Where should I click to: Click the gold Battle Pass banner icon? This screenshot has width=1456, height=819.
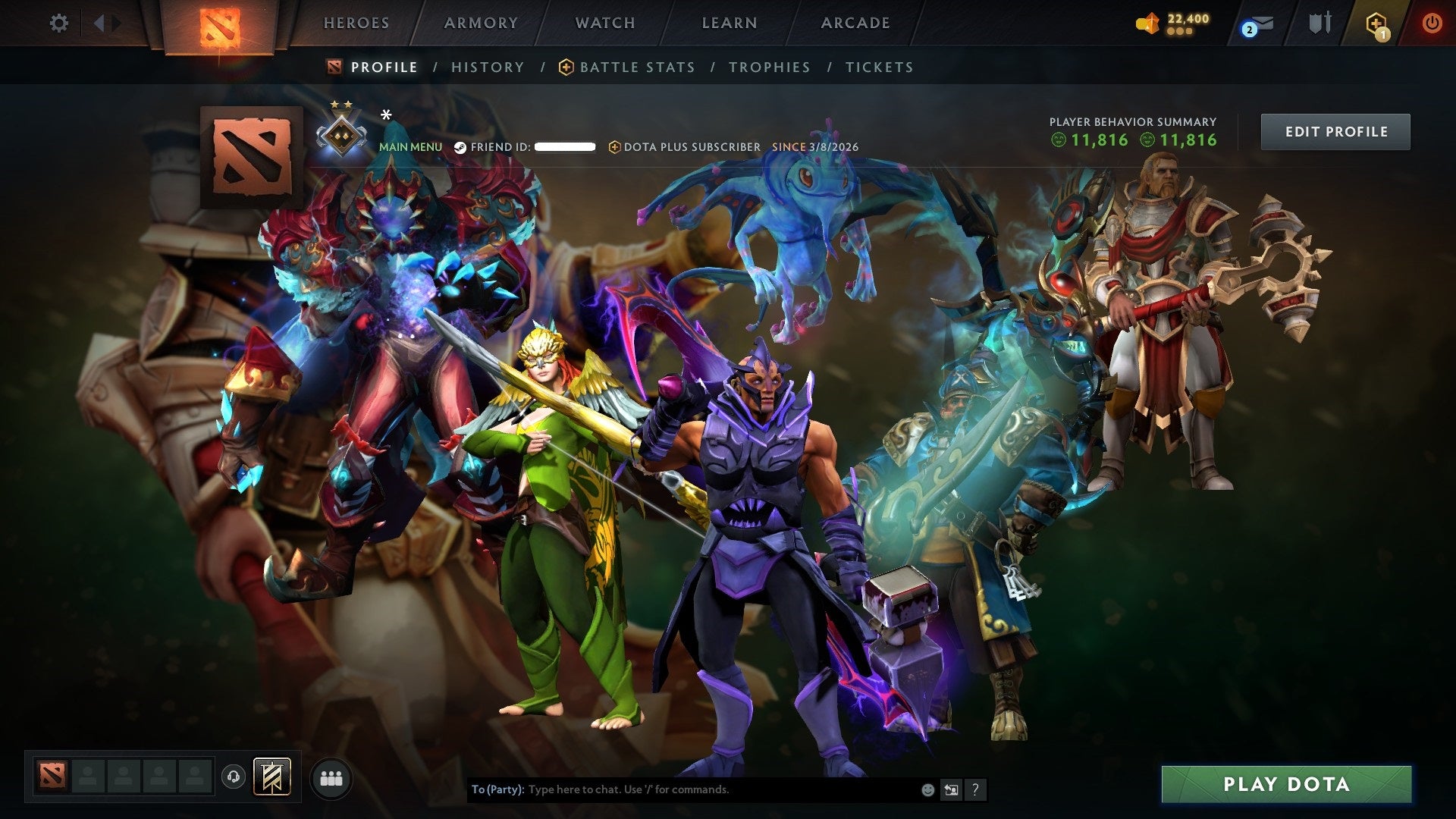(275, 776)
